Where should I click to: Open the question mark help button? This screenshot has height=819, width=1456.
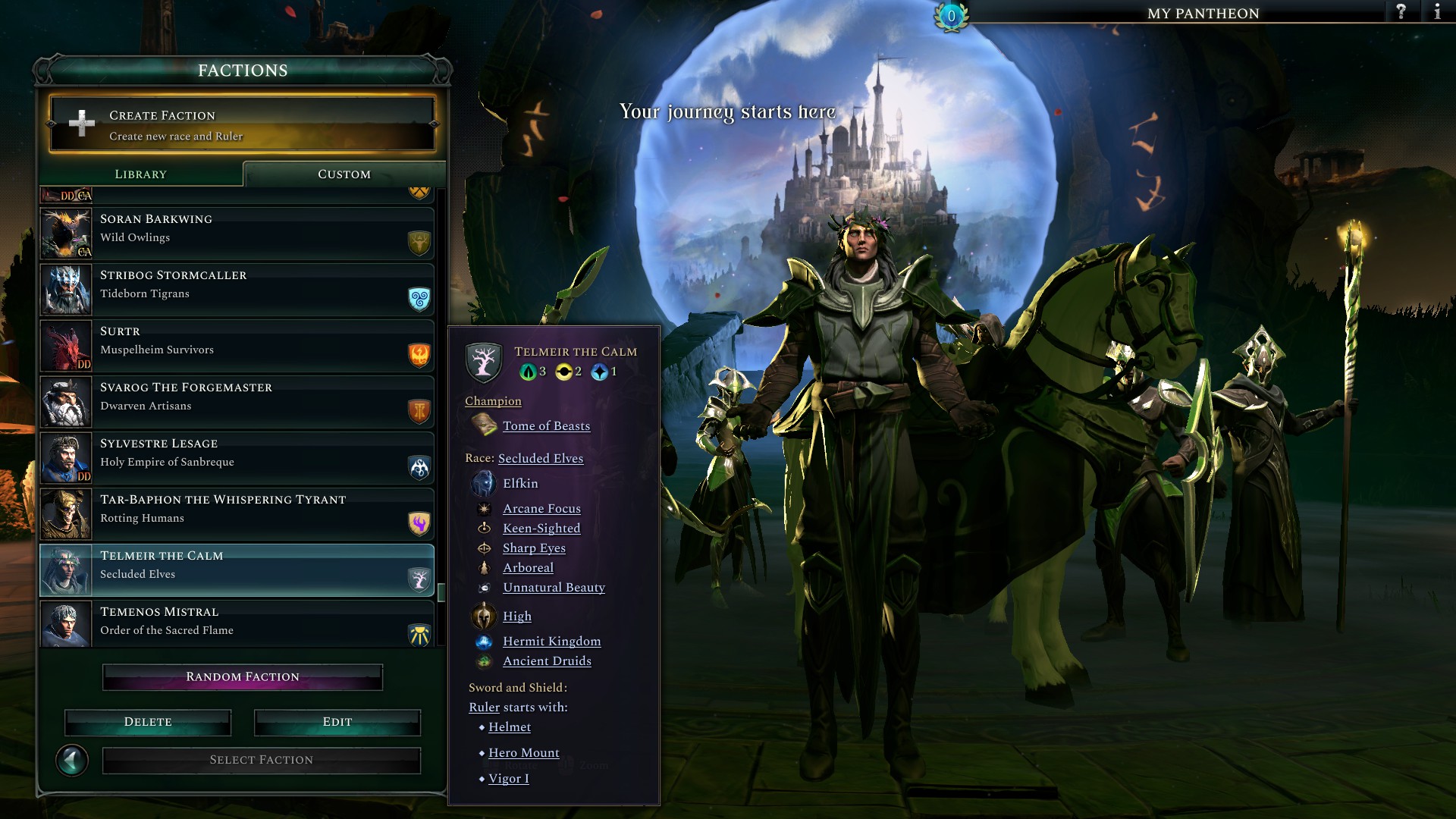pyautogui.click(x=1401, y=12)
